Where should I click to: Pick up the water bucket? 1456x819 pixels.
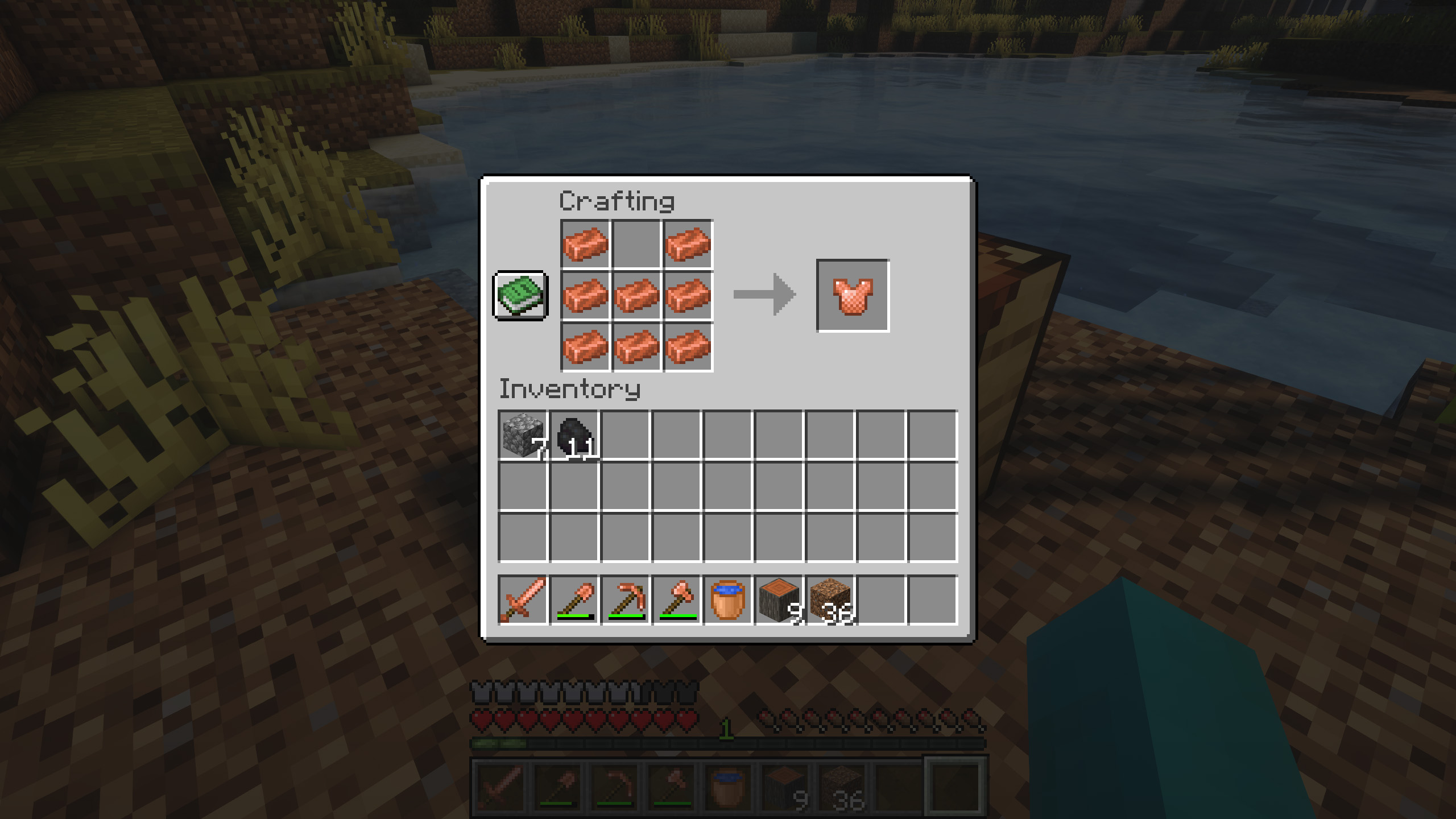pos(727,600)
